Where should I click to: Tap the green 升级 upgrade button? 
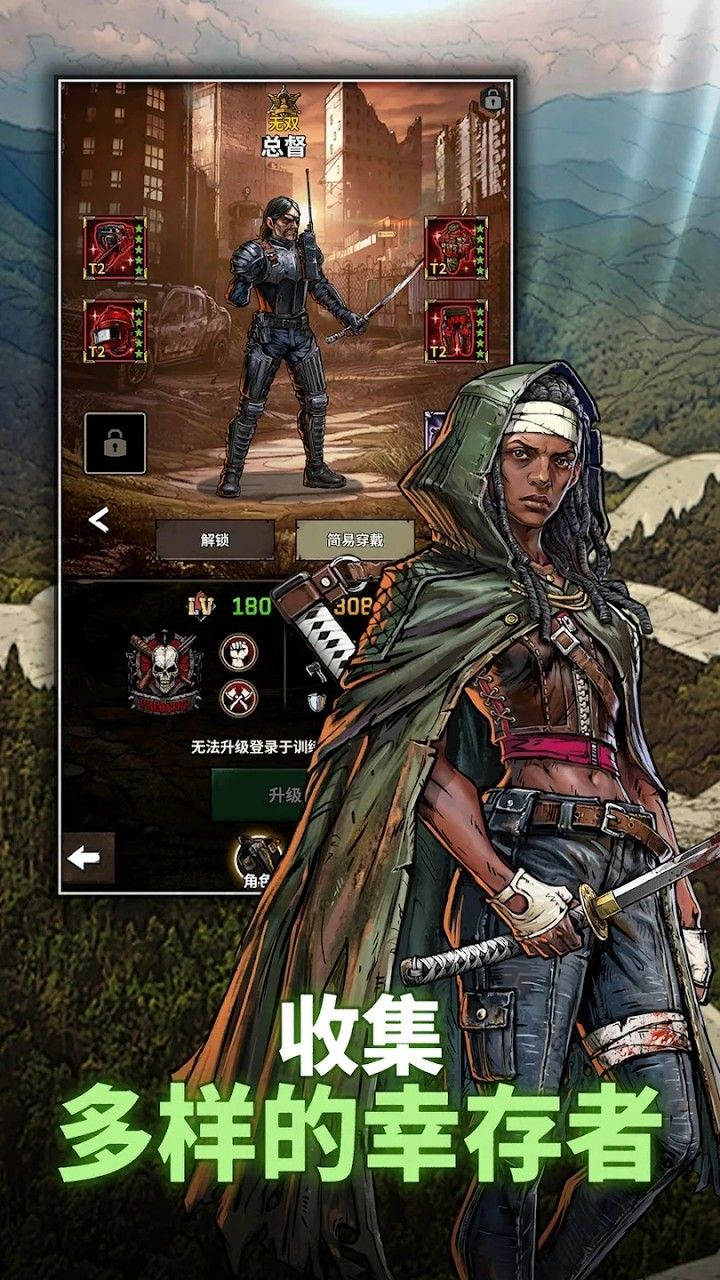coord(262,795)
